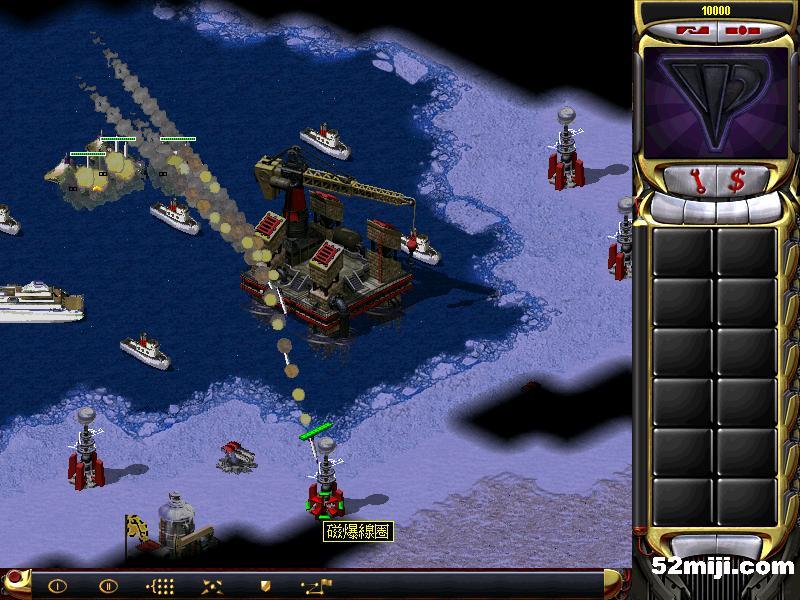Activate the four-arrows deploy command icon
This screenshot has width=800, height=600.
(x=212, y=586)
